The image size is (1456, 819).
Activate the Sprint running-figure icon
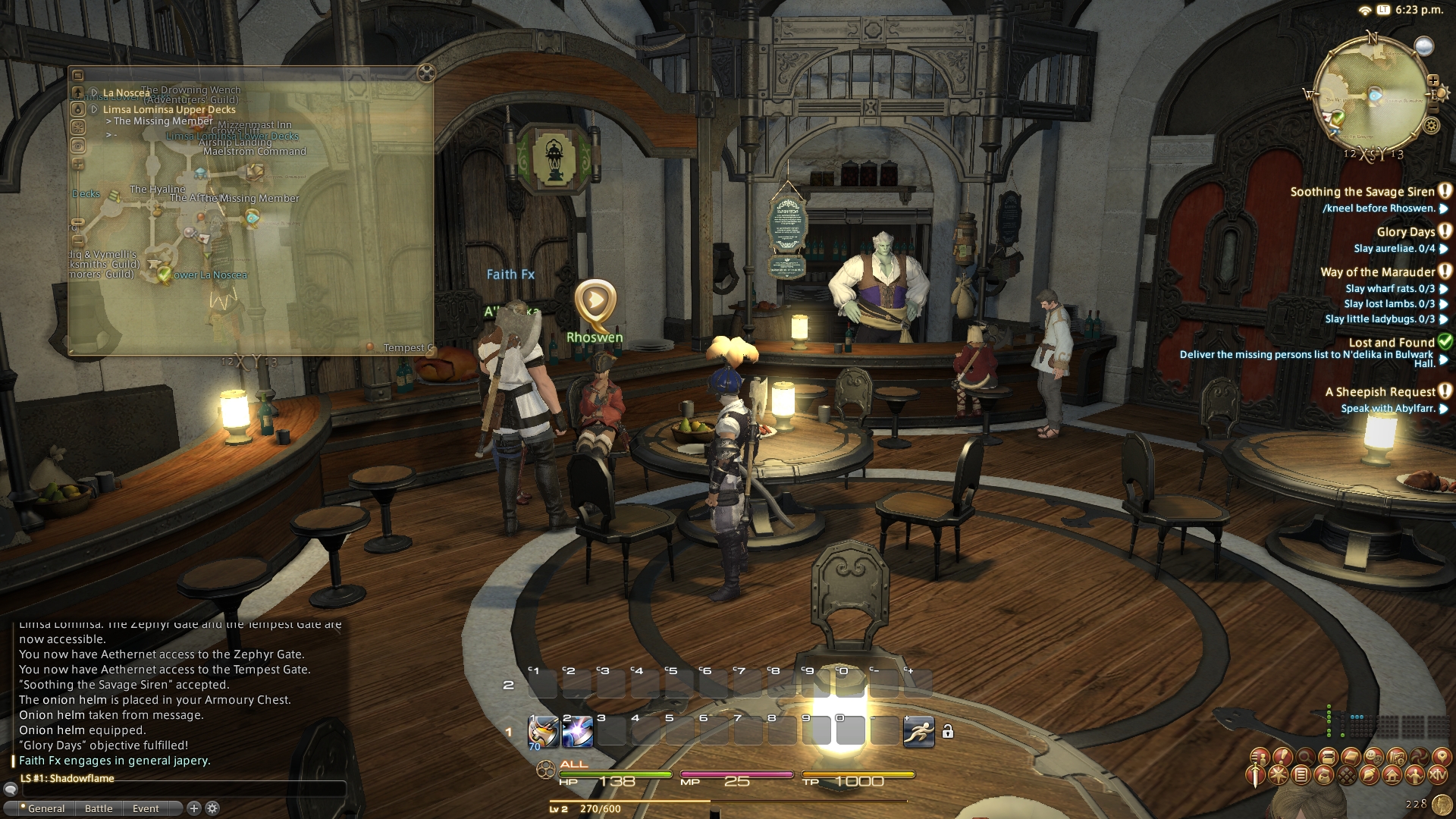point(918,732)
